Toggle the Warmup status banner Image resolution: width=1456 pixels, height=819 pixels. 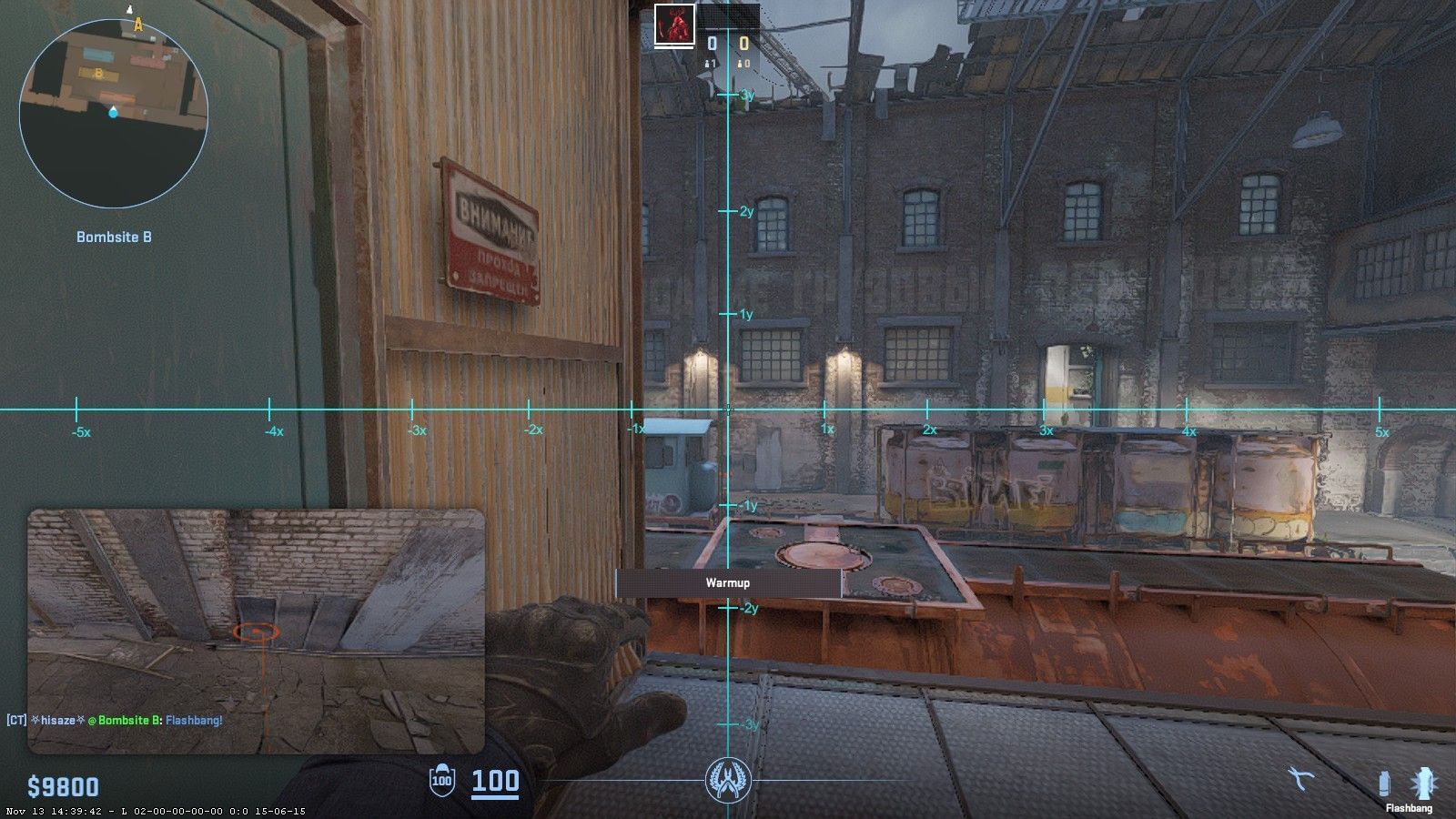point(728,582)
